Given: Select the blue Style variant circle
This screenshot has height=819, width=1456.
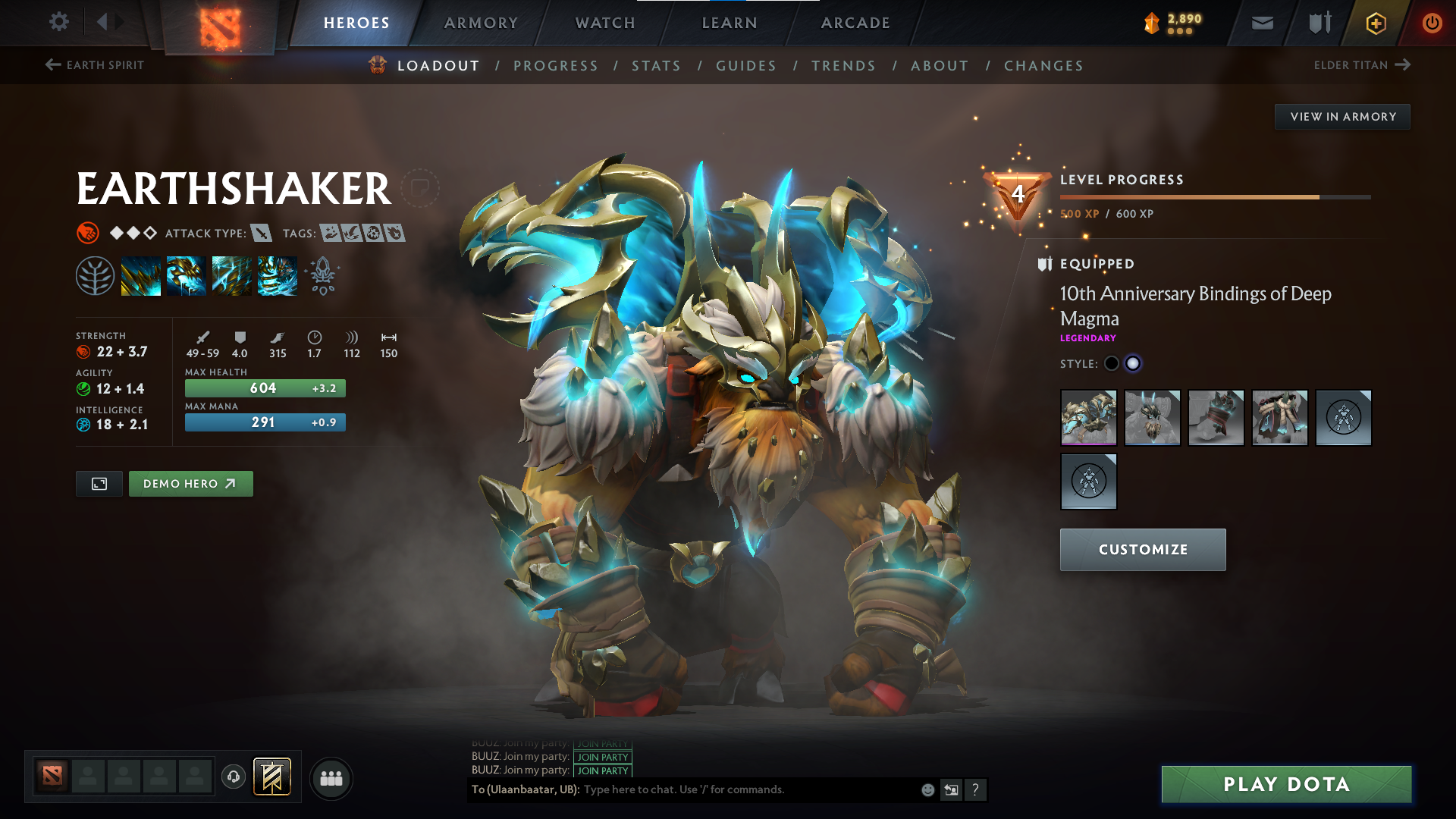Looking at the screenshot, I should (1133, 363).
